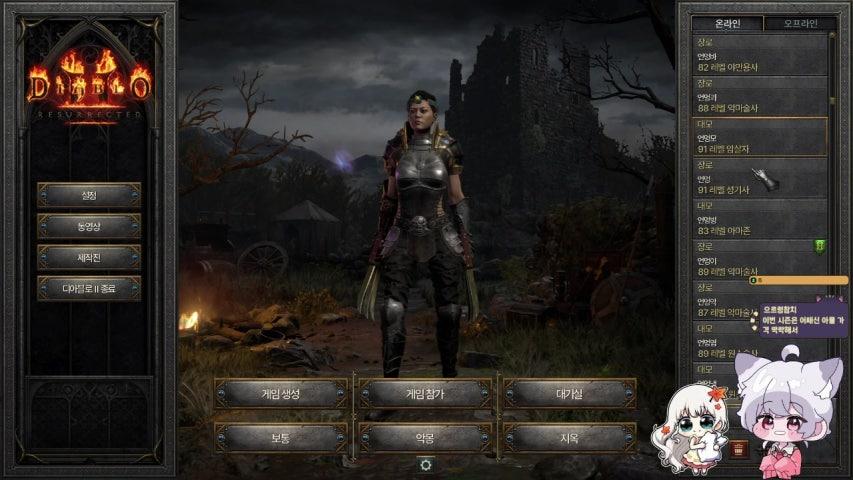Enter the 대기실 (Lobby) button
This screenshot has width=853, height=480.
569,393
